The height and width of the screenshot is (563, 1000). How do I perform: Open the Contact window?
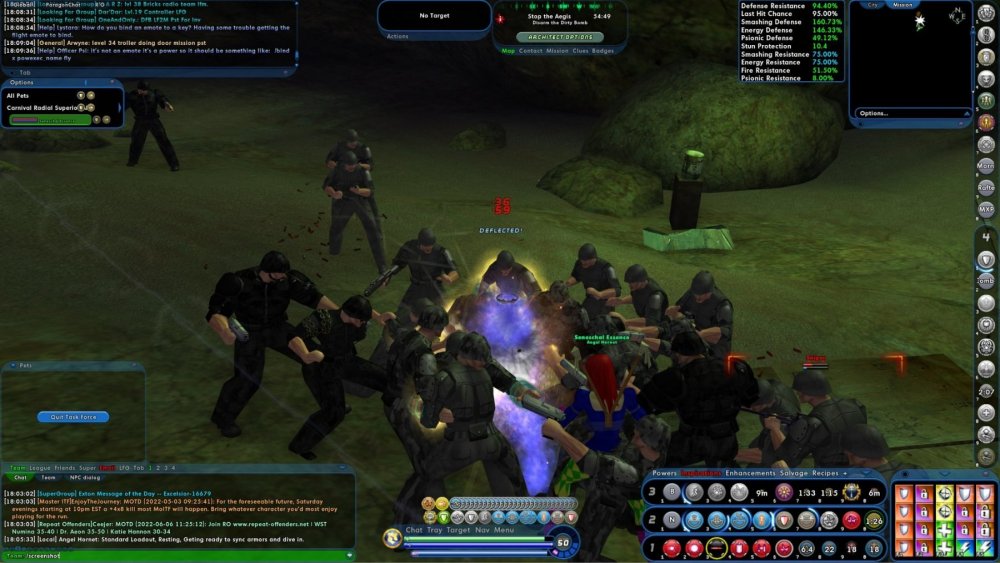tap(530, 50)
